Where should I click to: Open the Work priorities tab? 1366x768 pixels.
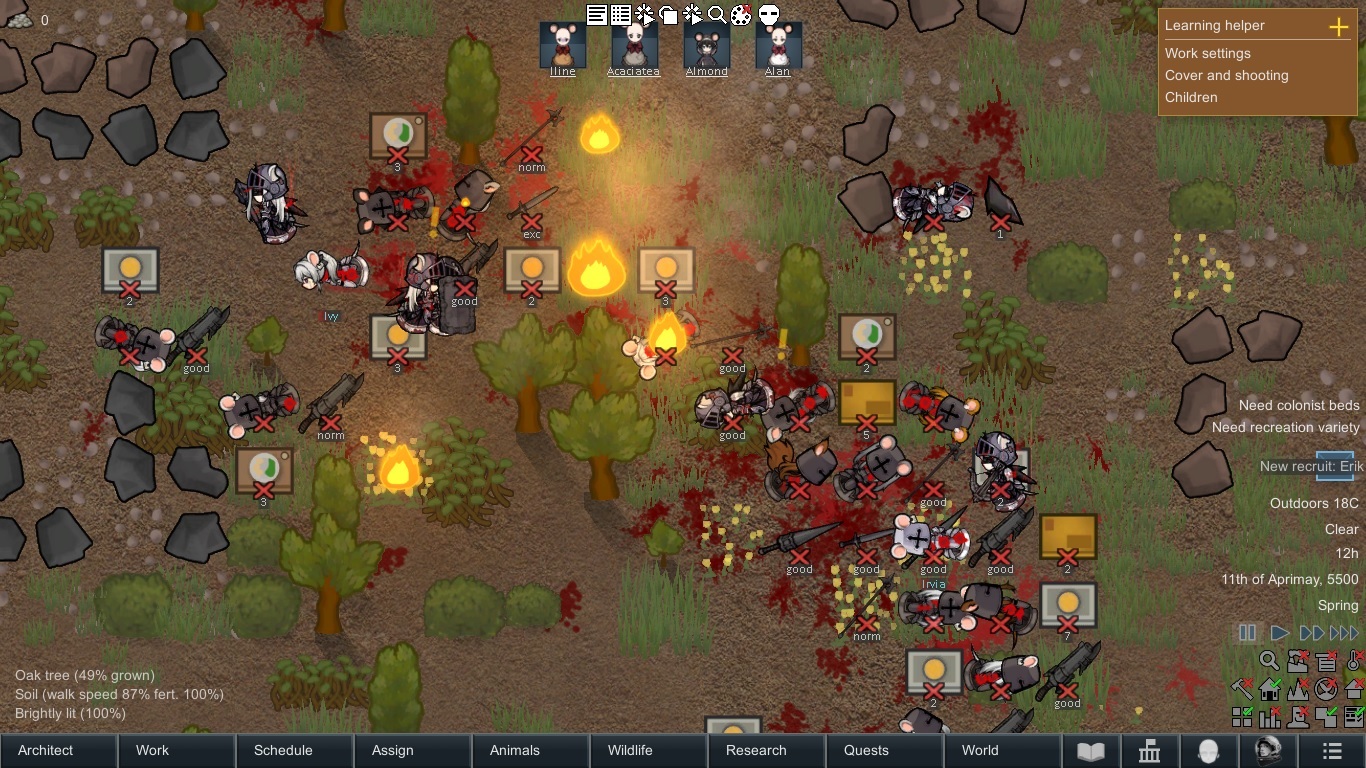[x=152, y=750]
